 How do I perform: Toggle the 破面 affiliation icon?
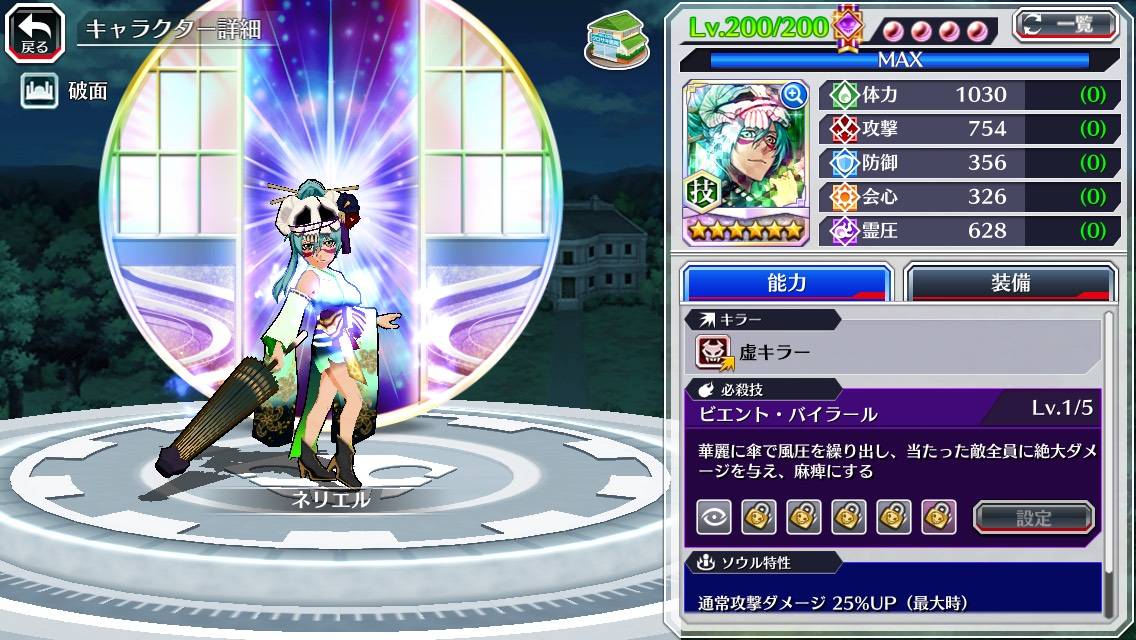(38, 91)
